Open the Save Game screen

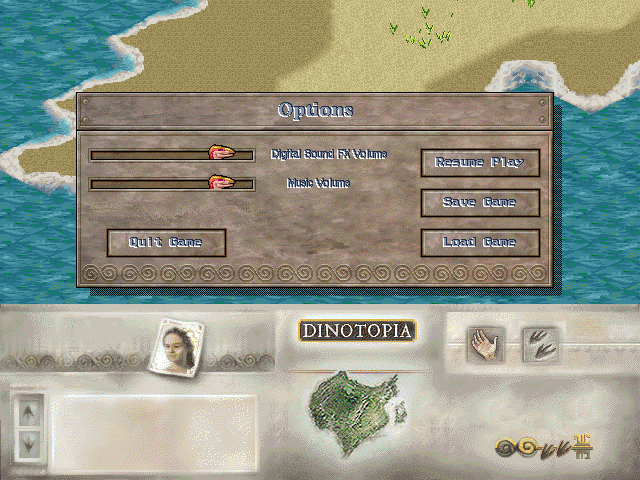480,202
